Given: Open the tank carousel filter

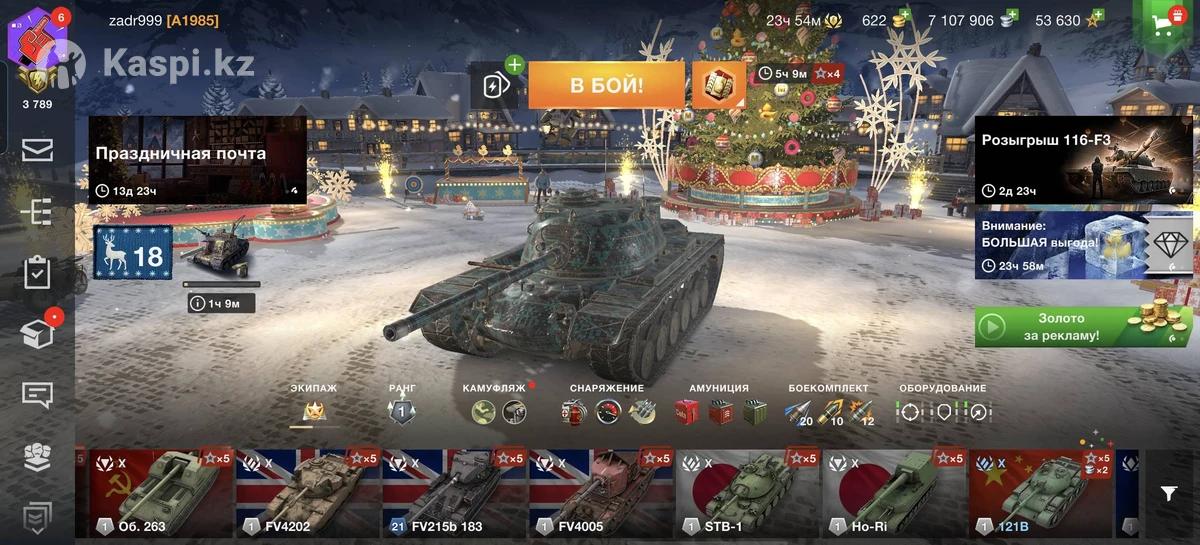Looking at the screenshot, I should (x=1168, y=493).
